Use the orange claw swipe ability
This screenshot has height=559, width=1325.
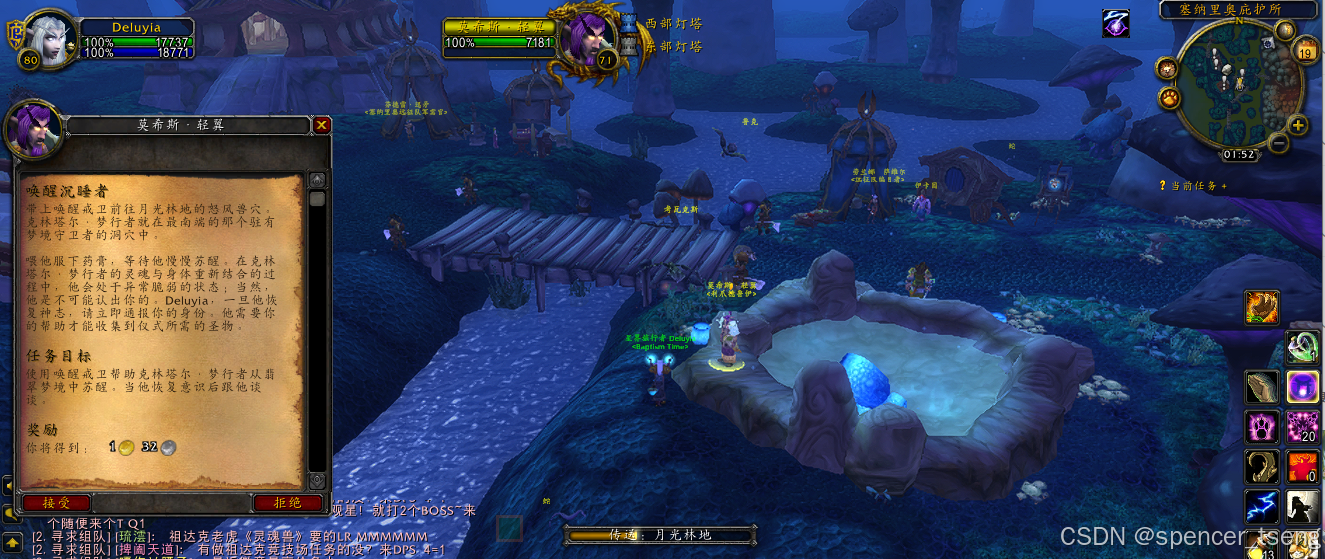[x=1262, y=307]
